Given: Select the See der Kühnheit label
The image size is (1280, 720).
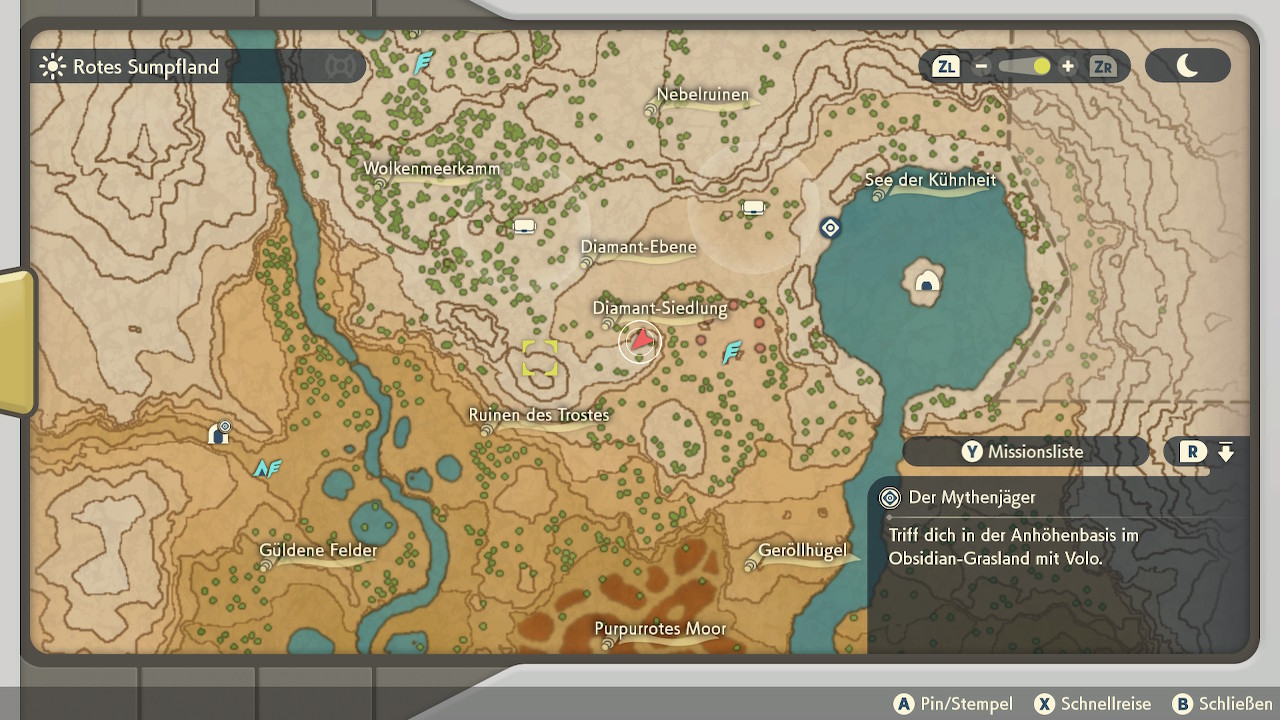Looking at the screenshot, I should pyautogui.click(x=930, y=181).
